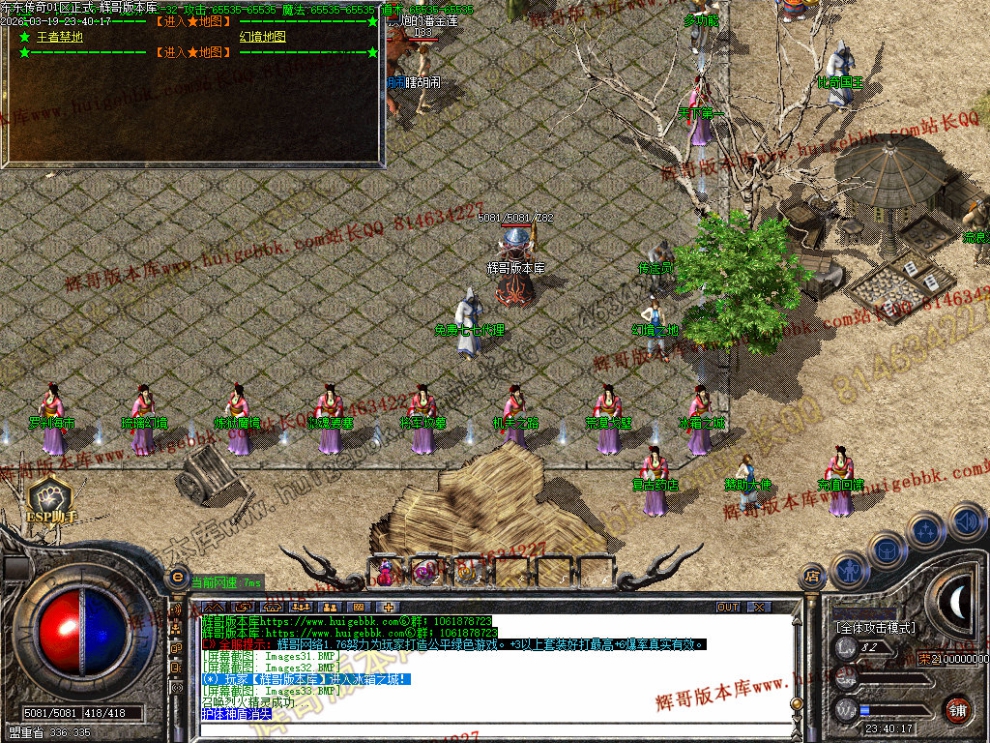Open the skills sparkle round button

[x=927, y=531]
